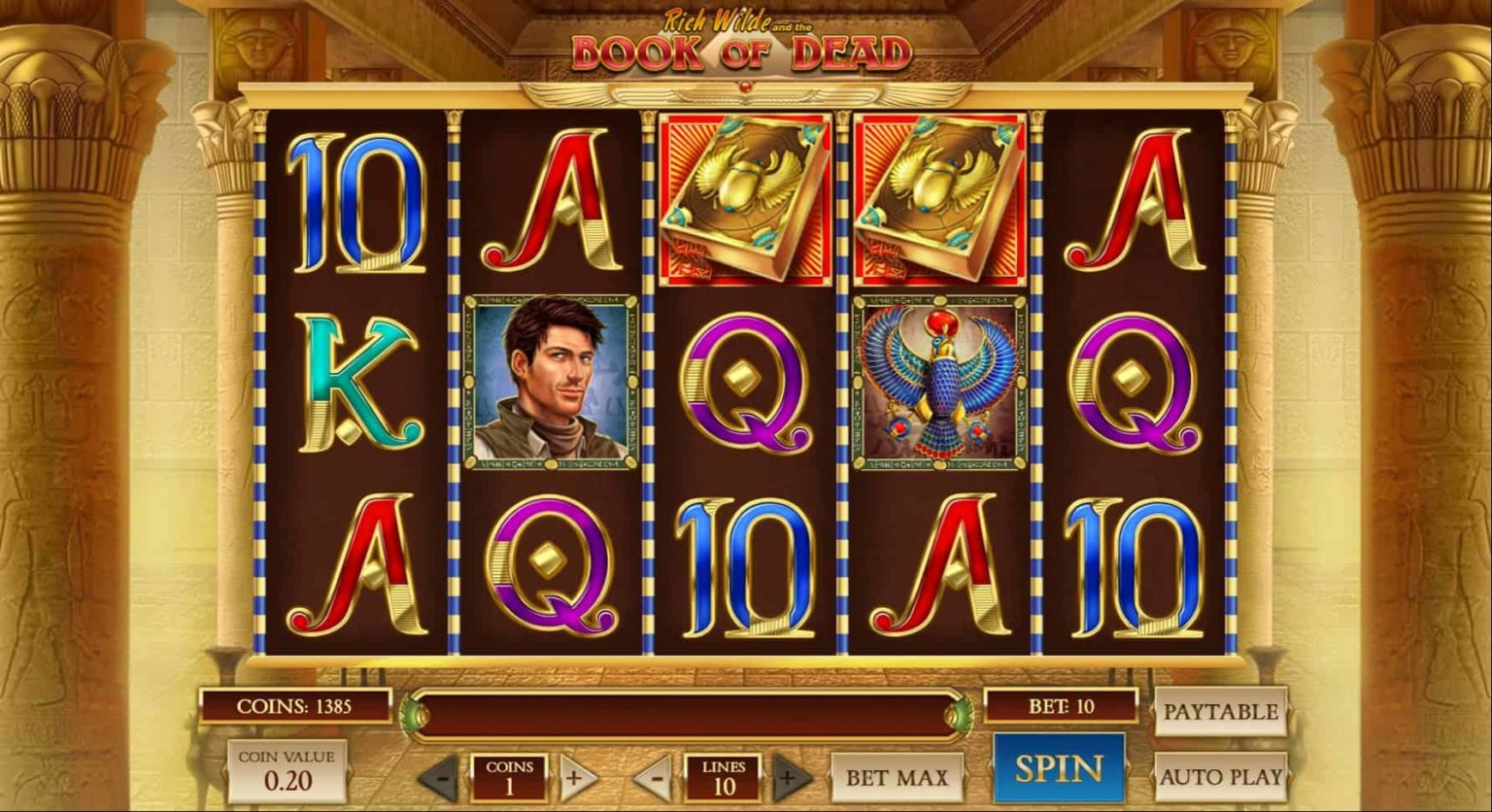The width and height of the screenshot is (1492, 812).
Task: Decrease the number of coins
Action: [440, 778]
